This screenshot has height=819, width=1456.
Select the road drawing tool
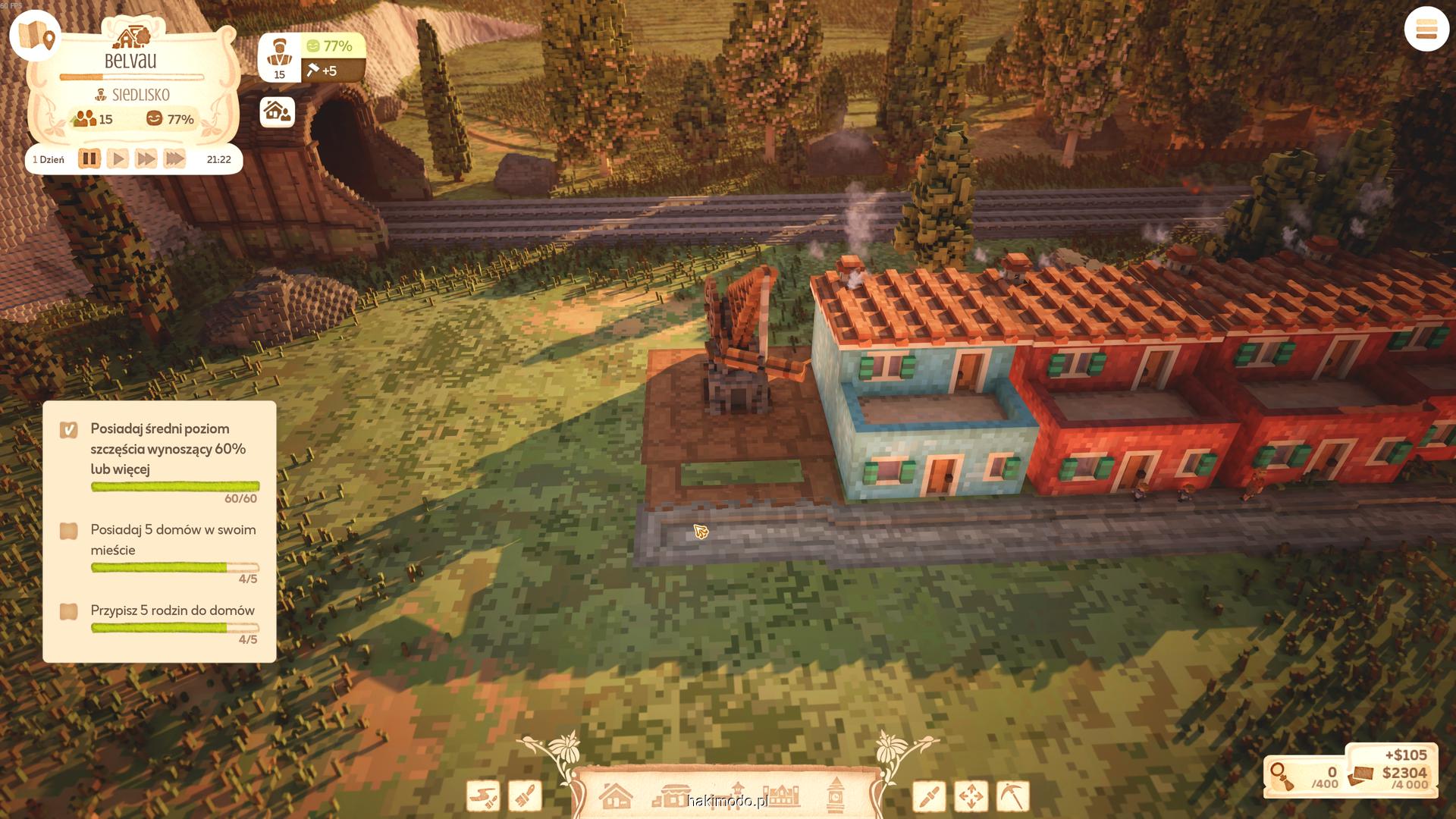pyautogui.click(x=483, y=796)
